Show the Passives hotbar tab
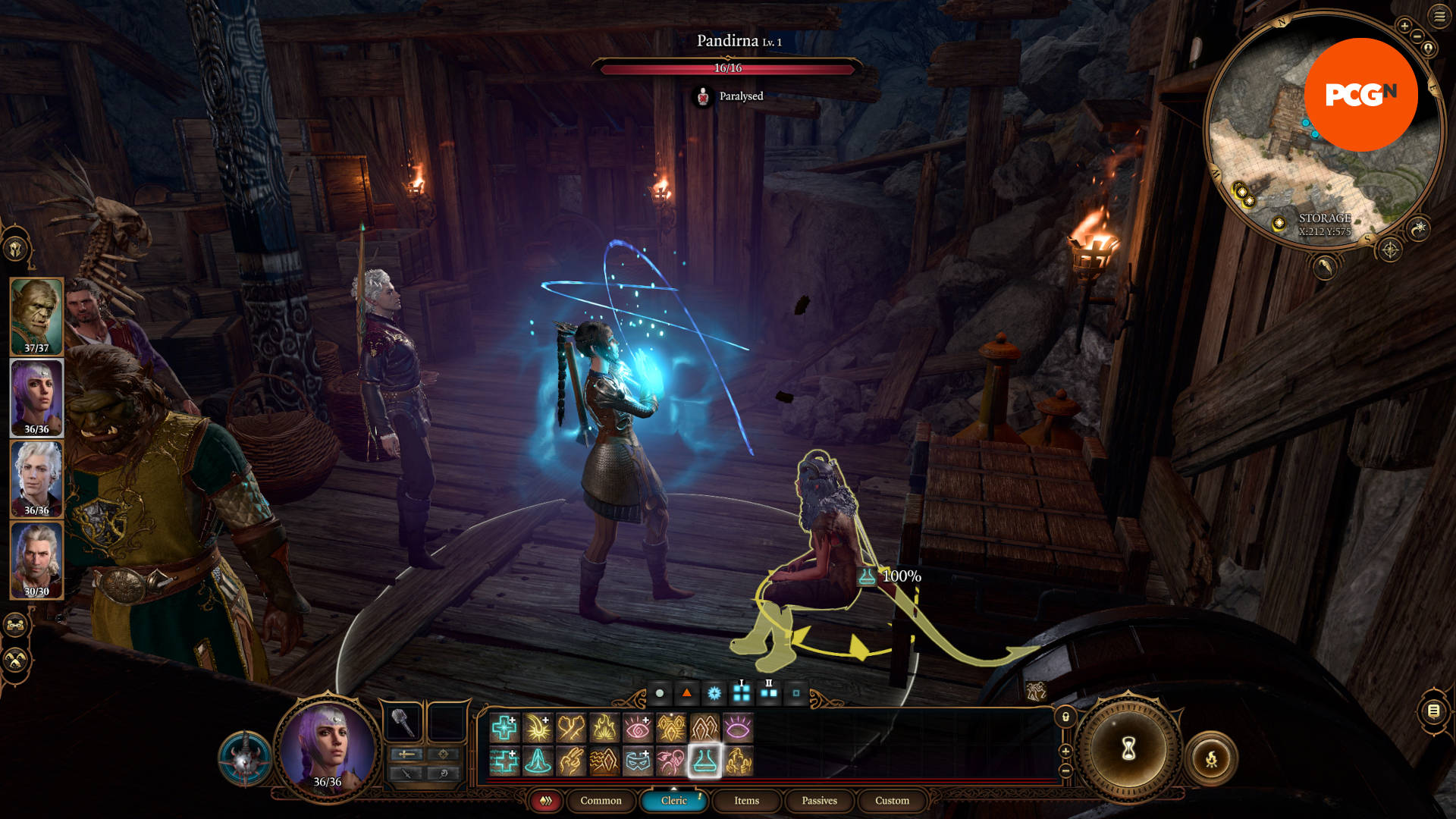The image size is (1456, 819). [x=819, y=801]
